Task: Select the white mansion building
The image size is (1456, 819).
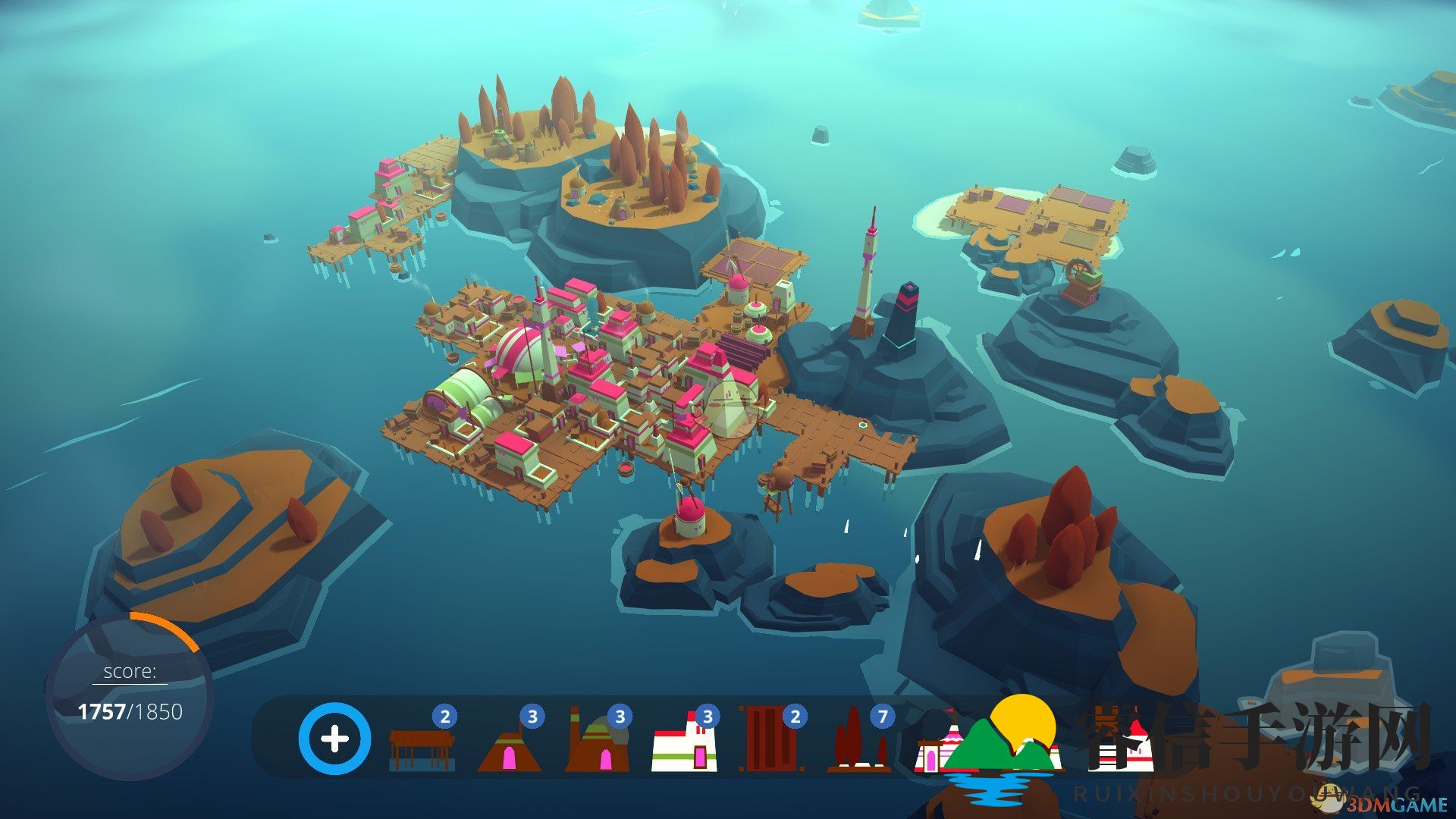Action: pos(684,747)
